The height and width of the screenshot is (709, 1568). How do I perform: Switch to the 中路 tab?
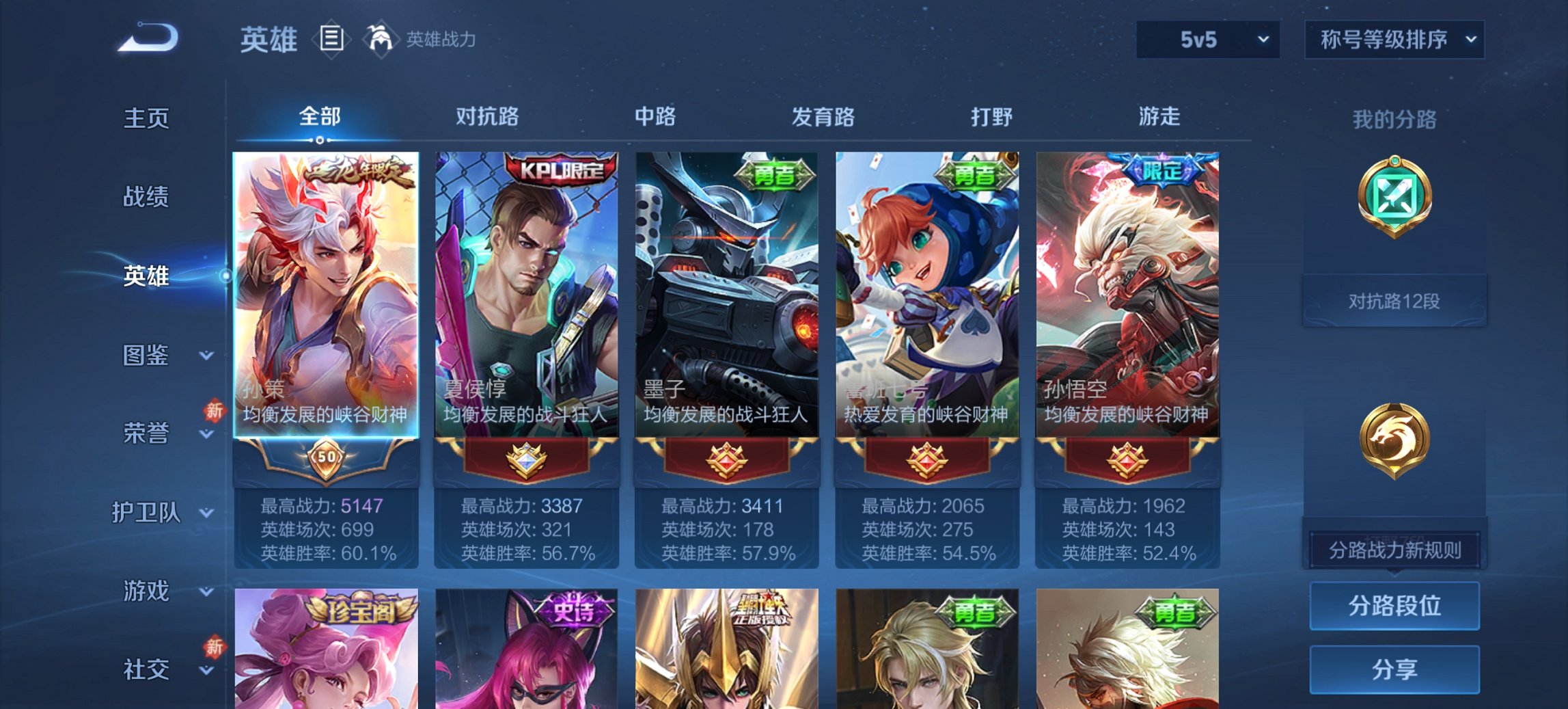click(x=655, y=117)
